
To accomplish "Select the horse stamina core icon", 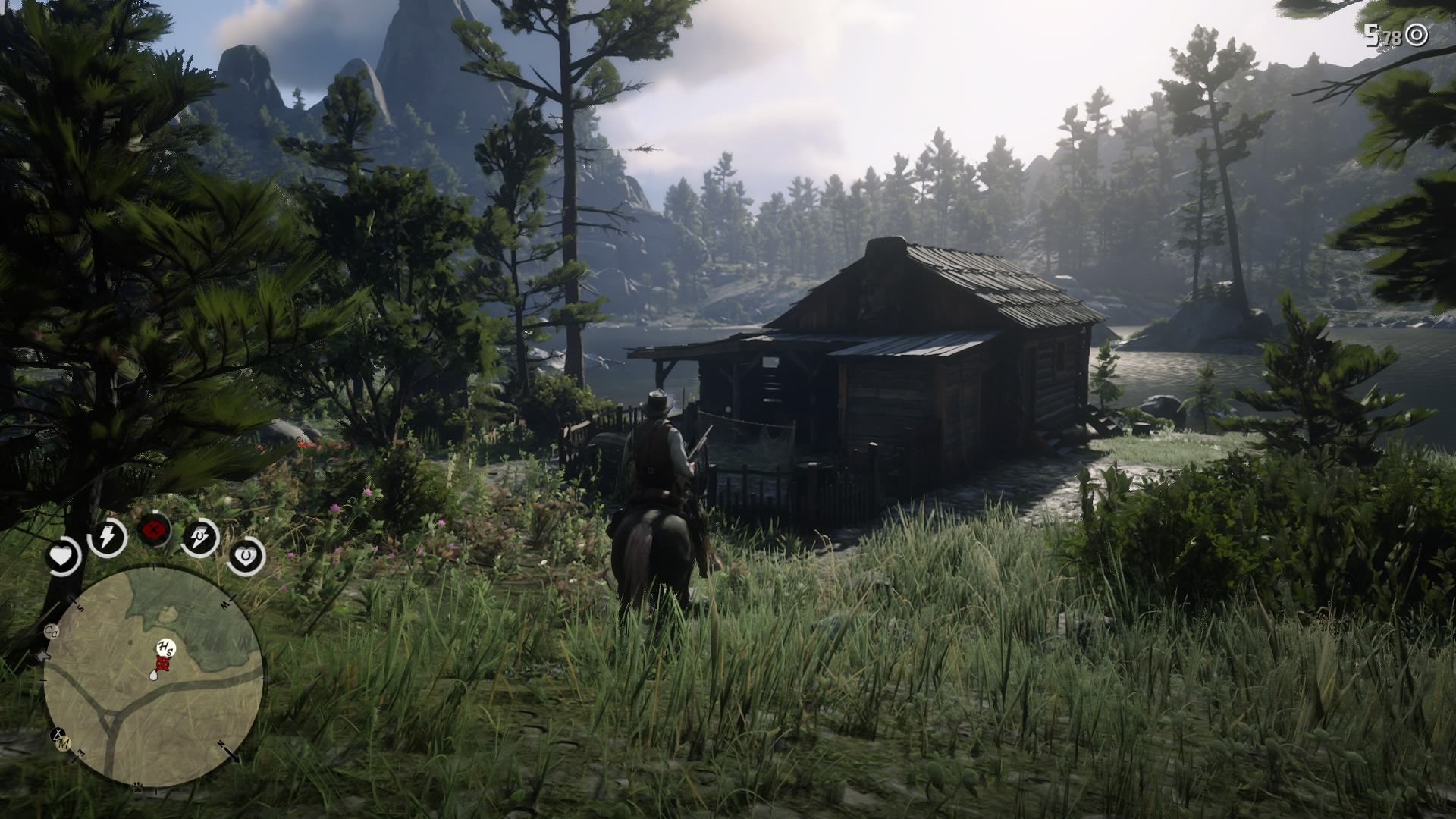I will (x=198, y=537).
